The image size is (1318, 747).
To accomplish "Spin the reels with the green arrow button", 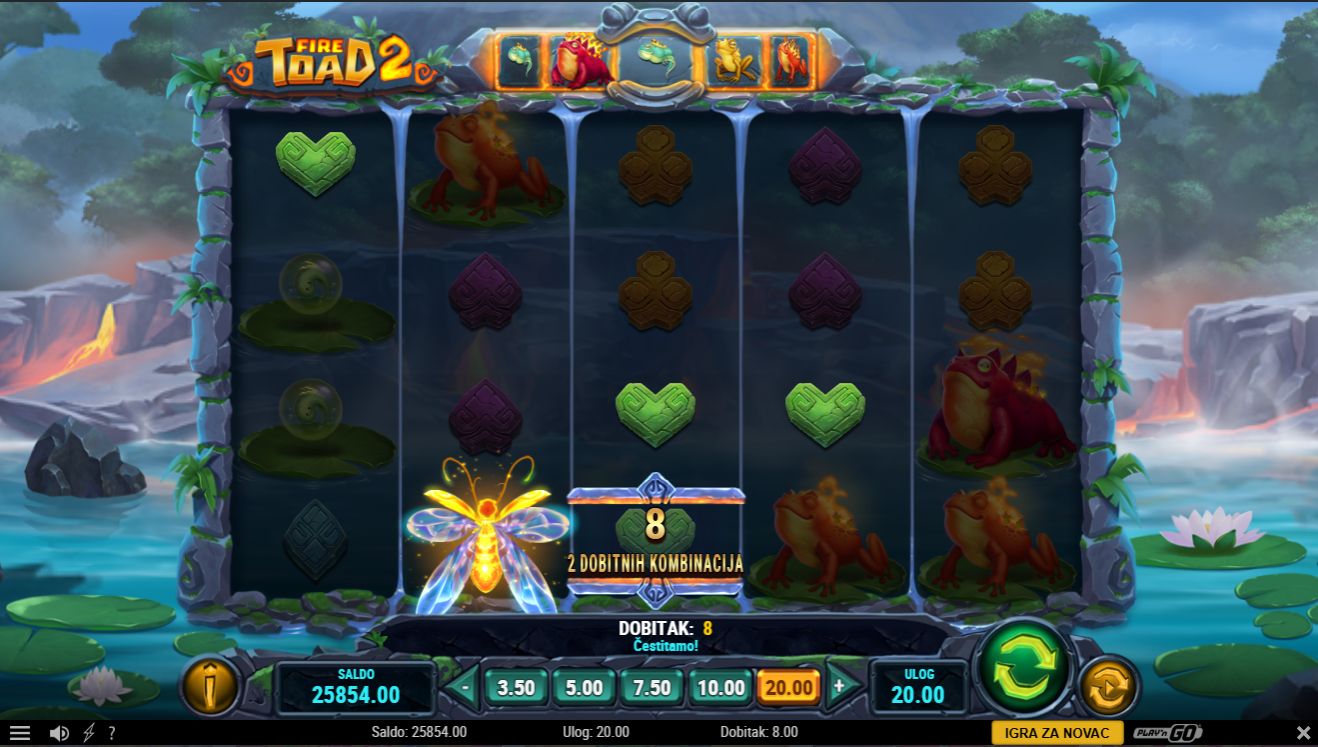I will (1022, 667).
